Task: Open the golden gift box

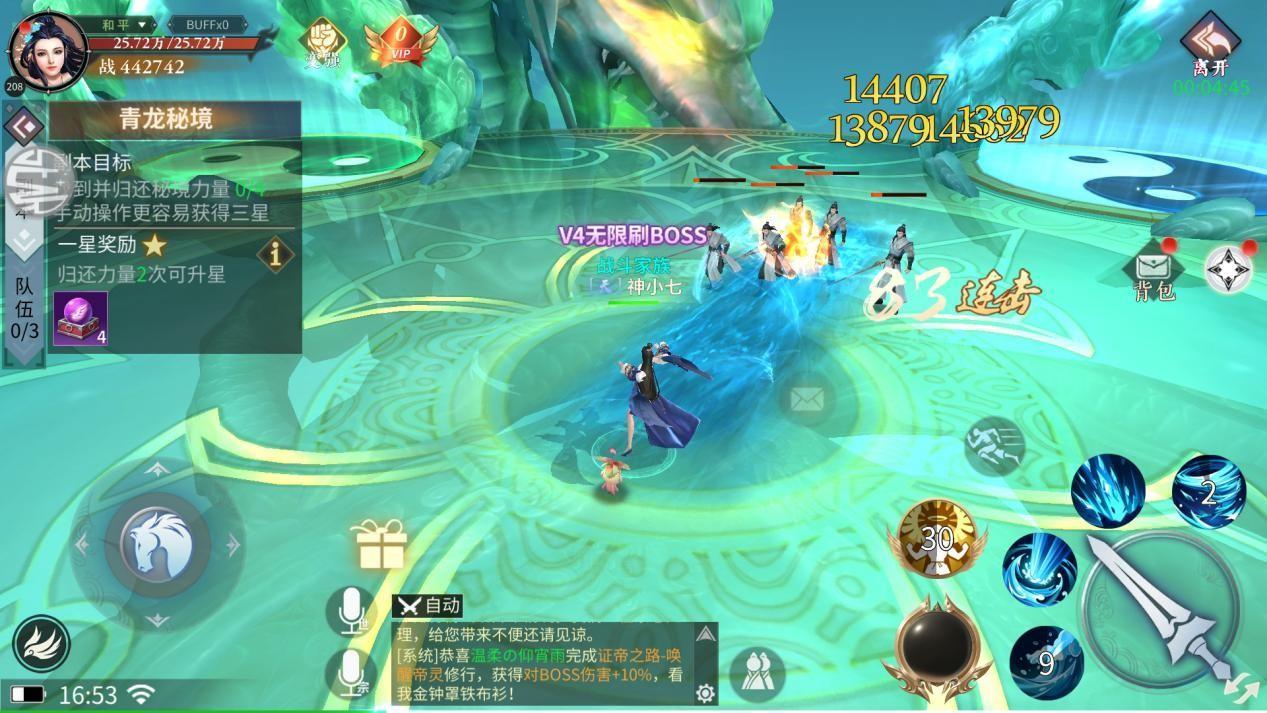Action: pos(381,545)
